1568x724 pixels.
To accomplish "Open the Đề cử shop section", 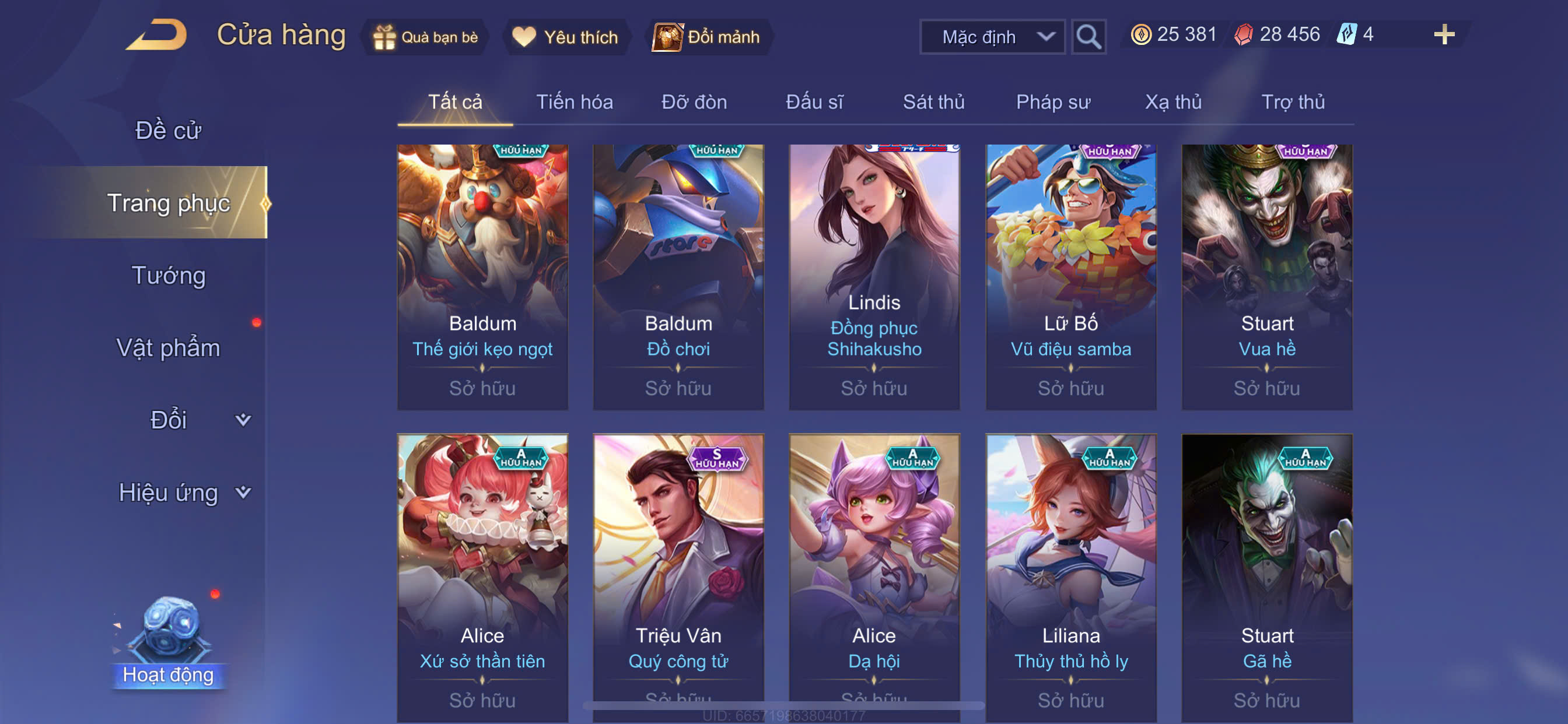I will pyautogui.click(x=168, y=130).
